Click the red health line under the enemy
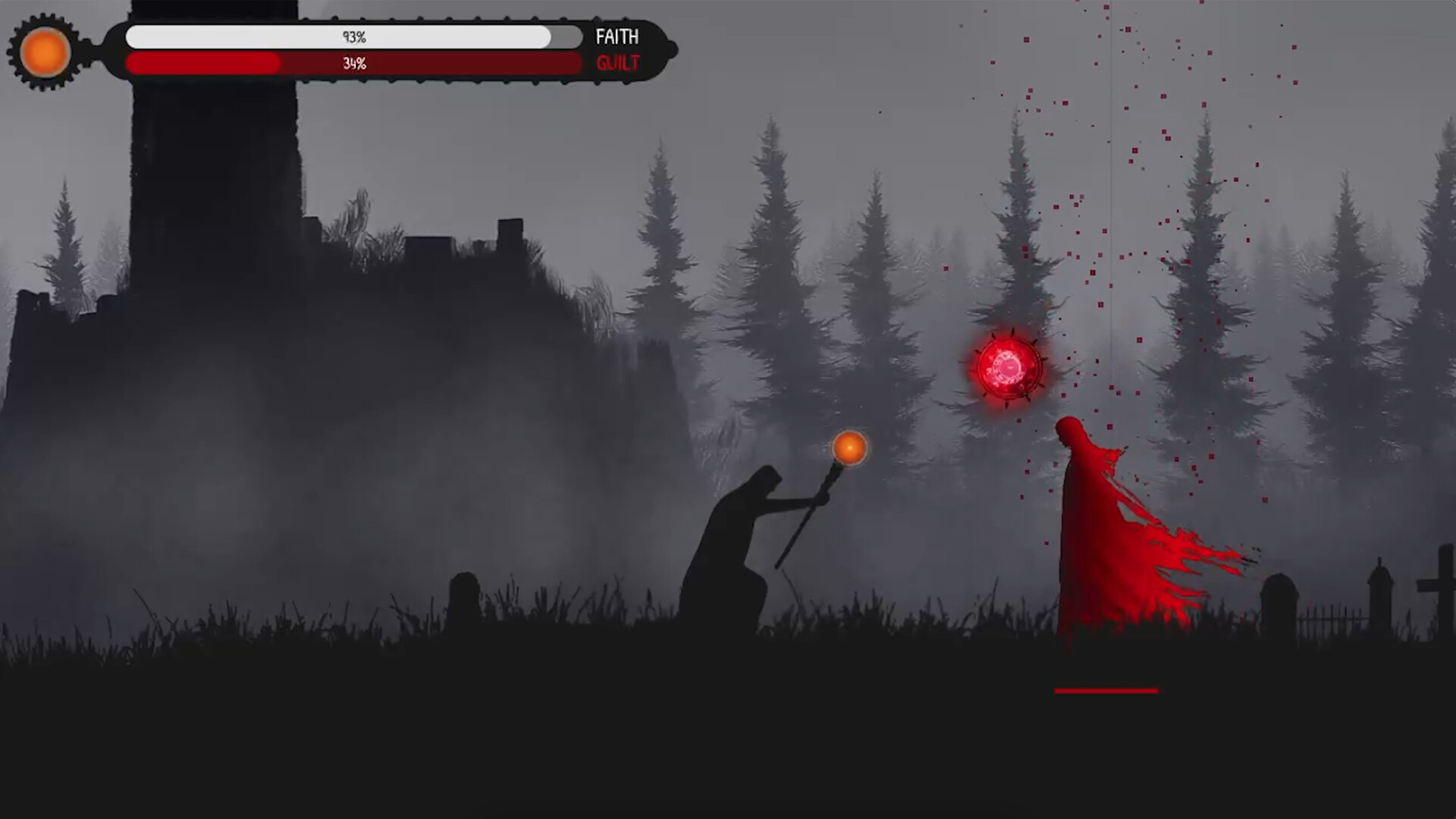The image size is (1456, 819). point(1106,691)
